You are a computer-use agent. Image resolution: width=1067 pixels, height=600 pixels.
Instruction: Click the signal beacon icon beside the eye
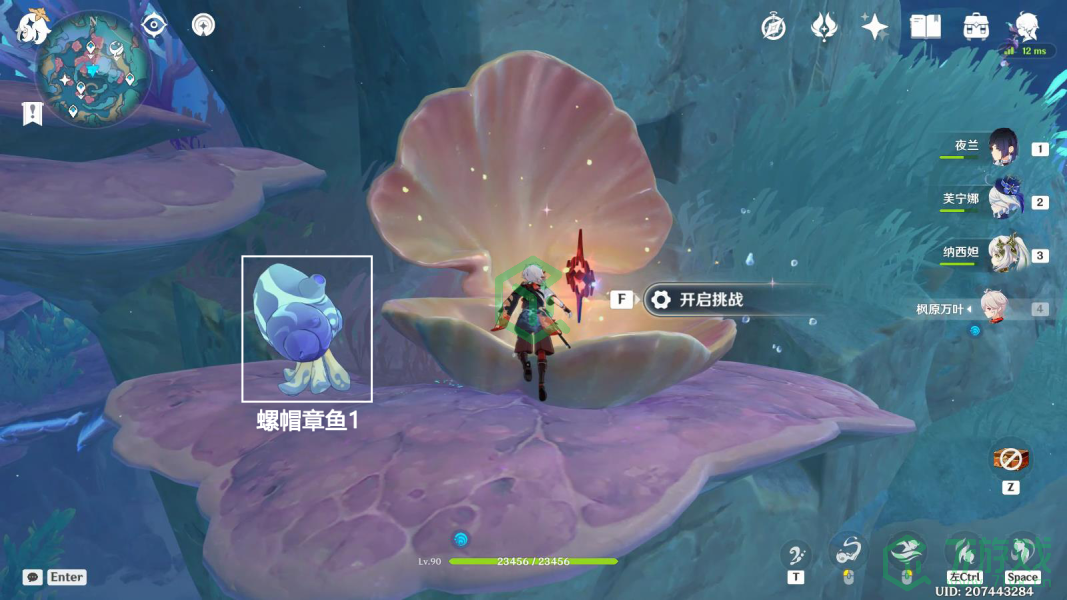click(x=203, y=25)
